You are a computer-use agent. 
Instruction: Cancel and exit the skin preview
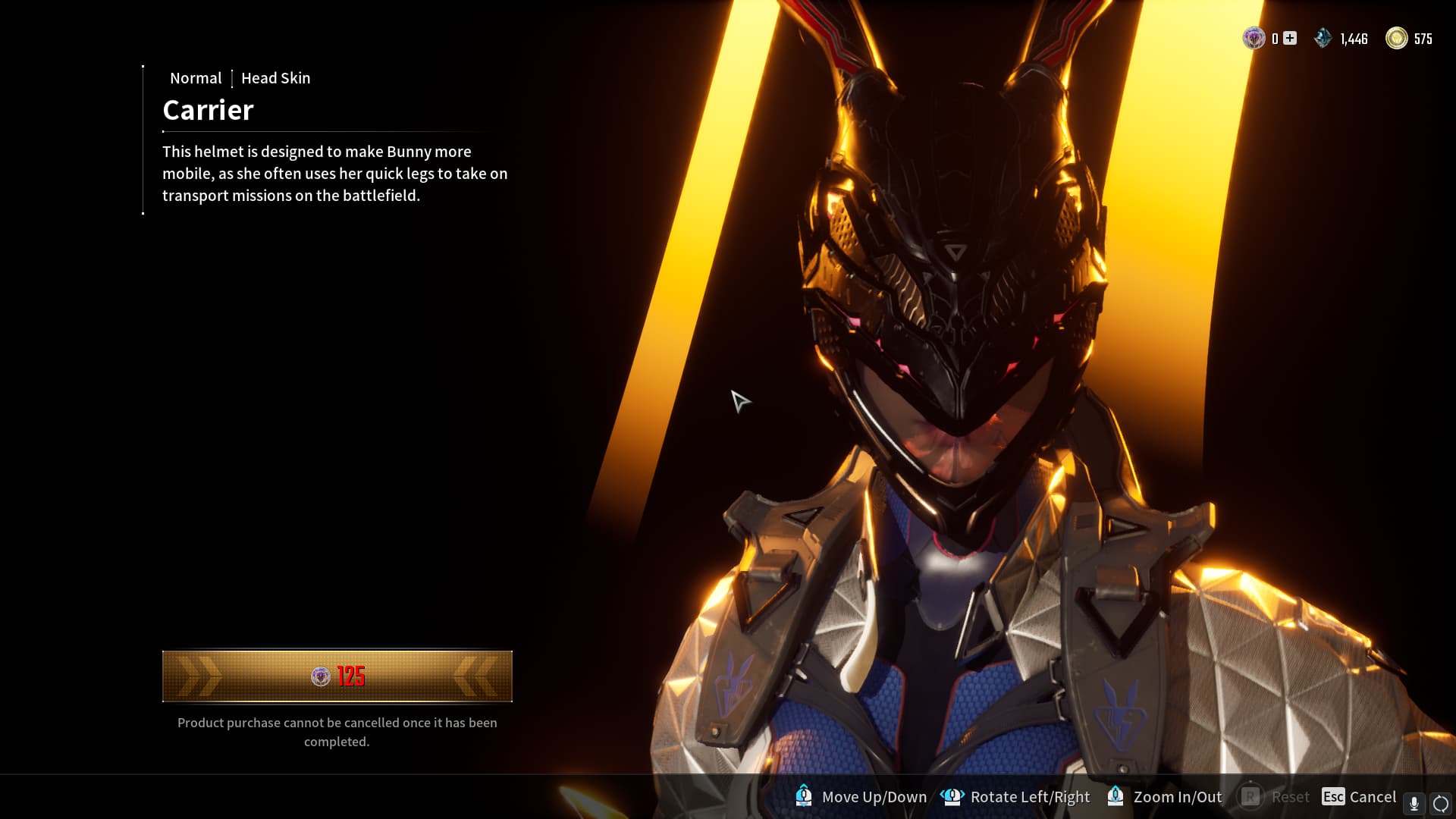tap(1358, 796)
